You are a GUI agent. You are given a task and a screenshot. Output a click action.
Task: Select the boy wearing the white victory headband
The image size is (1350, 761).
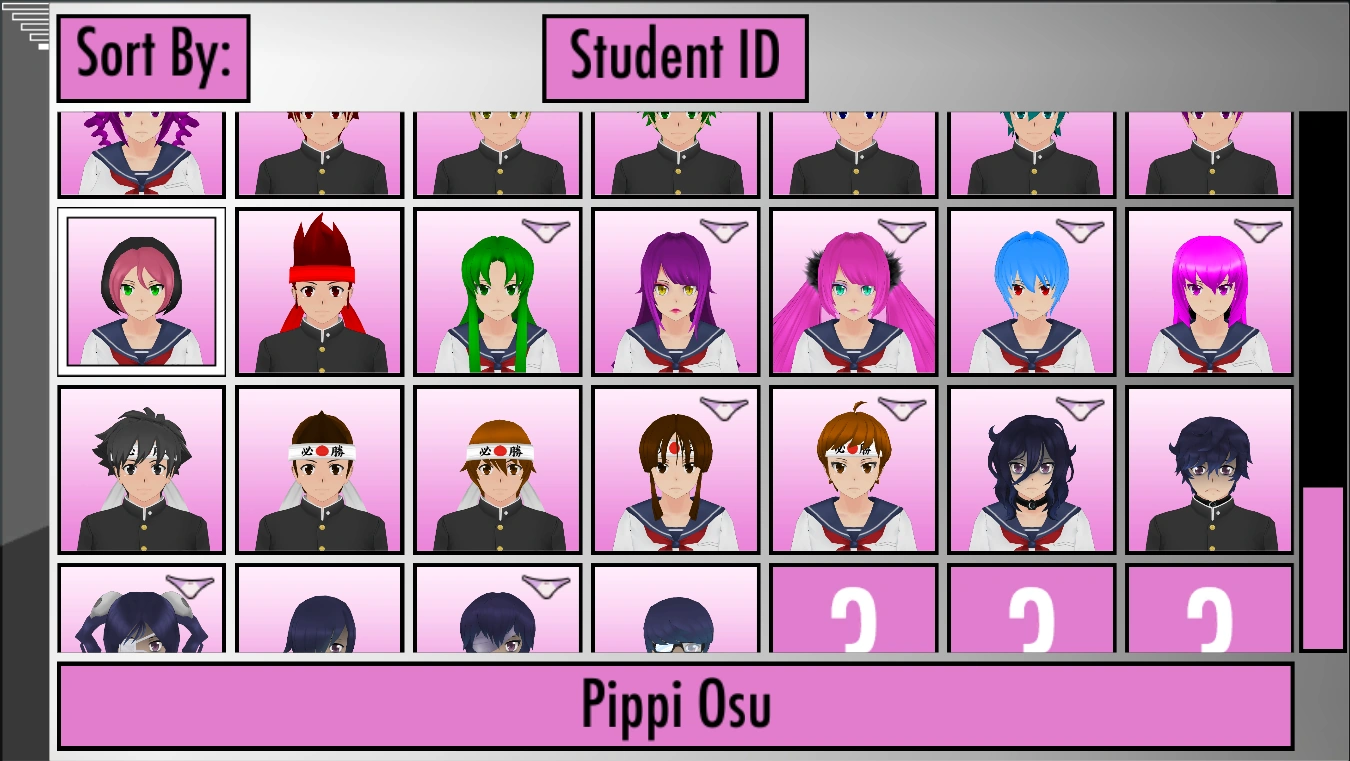[x=319, y=470]
